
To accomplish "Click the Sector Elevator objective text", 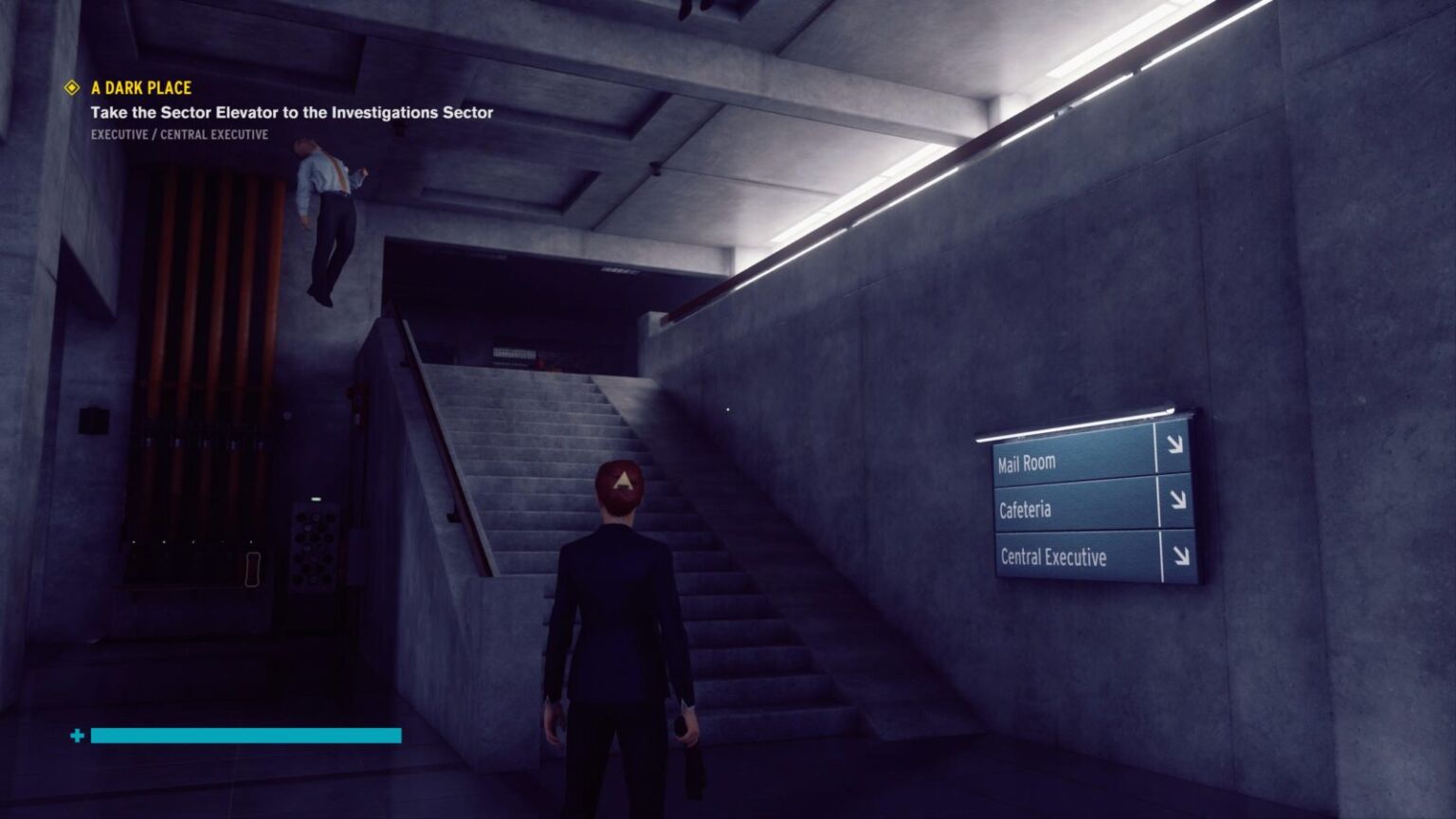I will pos(291,113).
